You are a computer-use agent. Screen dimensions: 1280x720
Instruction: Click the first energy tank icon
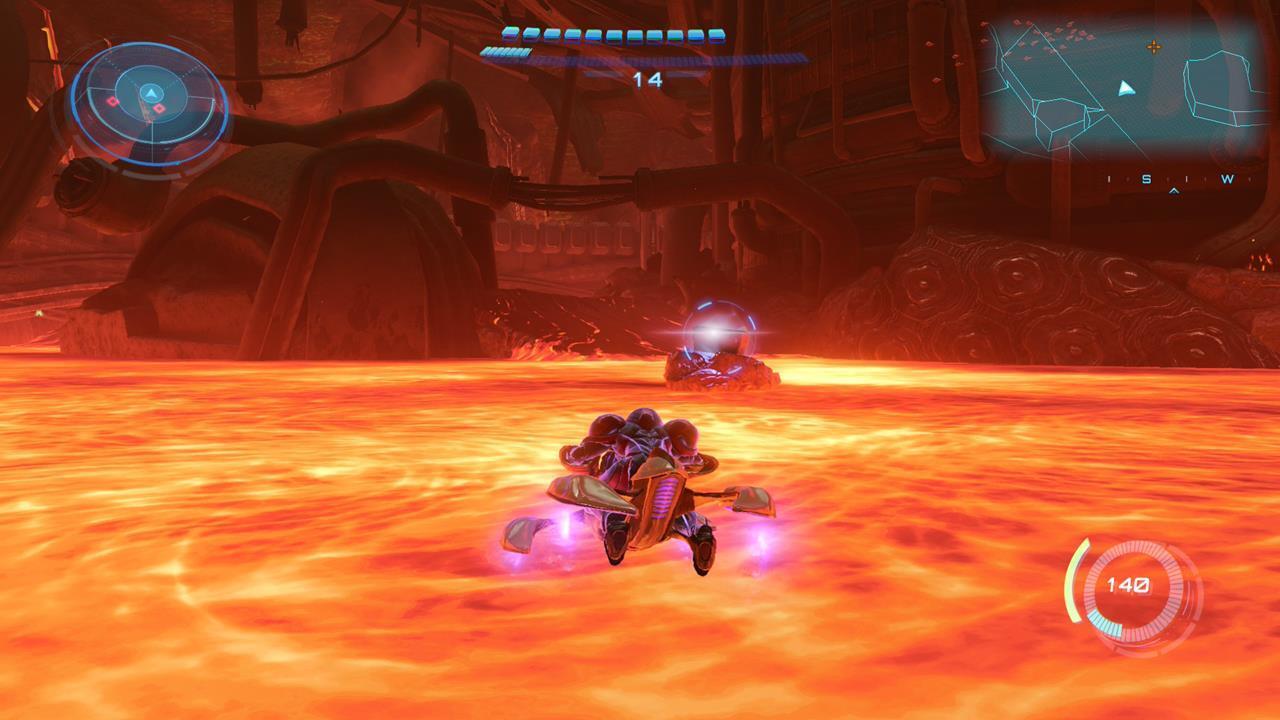[510, 34]
